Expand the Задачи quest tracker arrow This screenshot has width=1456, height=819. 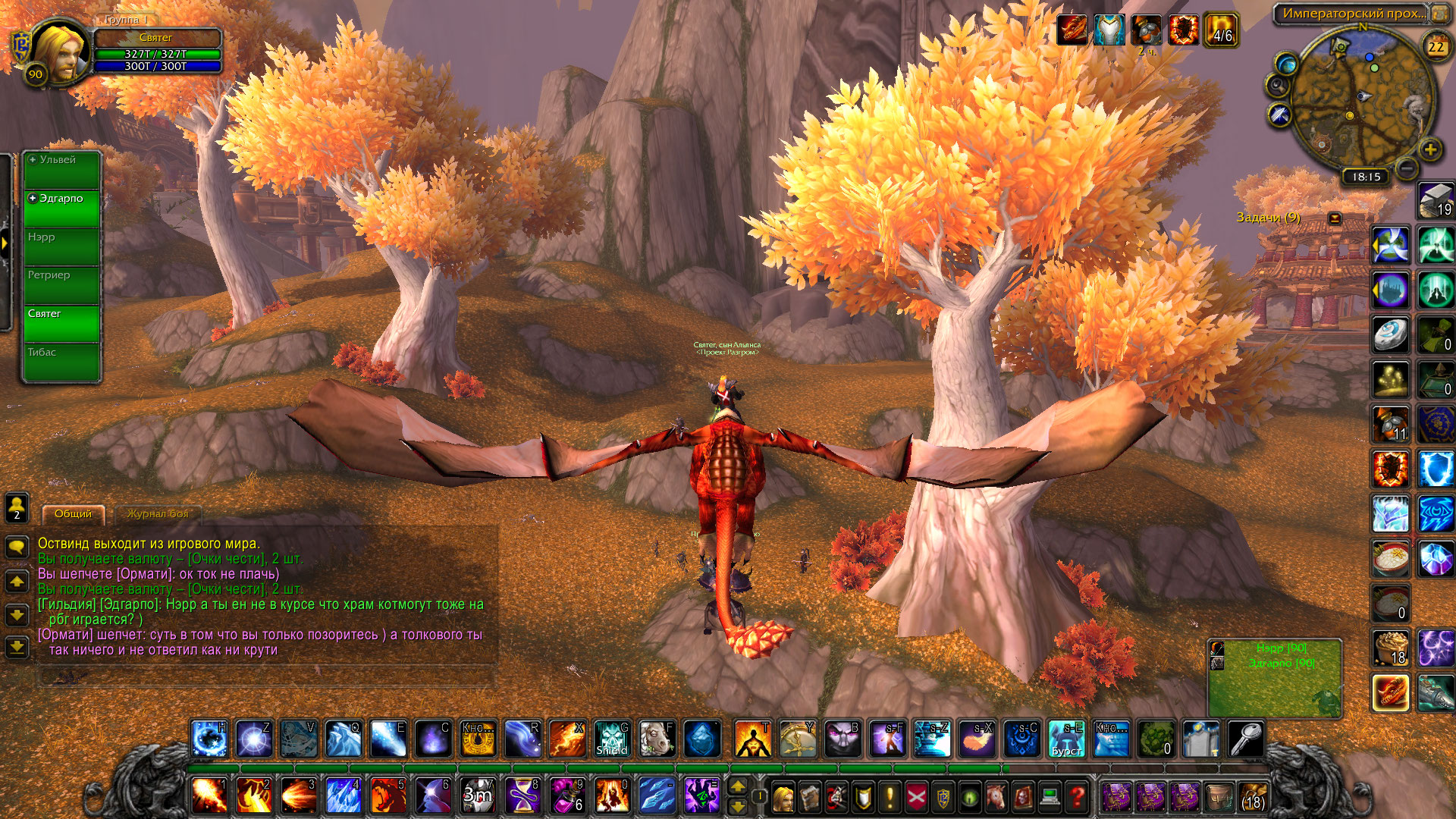[x=1335, y=218]
